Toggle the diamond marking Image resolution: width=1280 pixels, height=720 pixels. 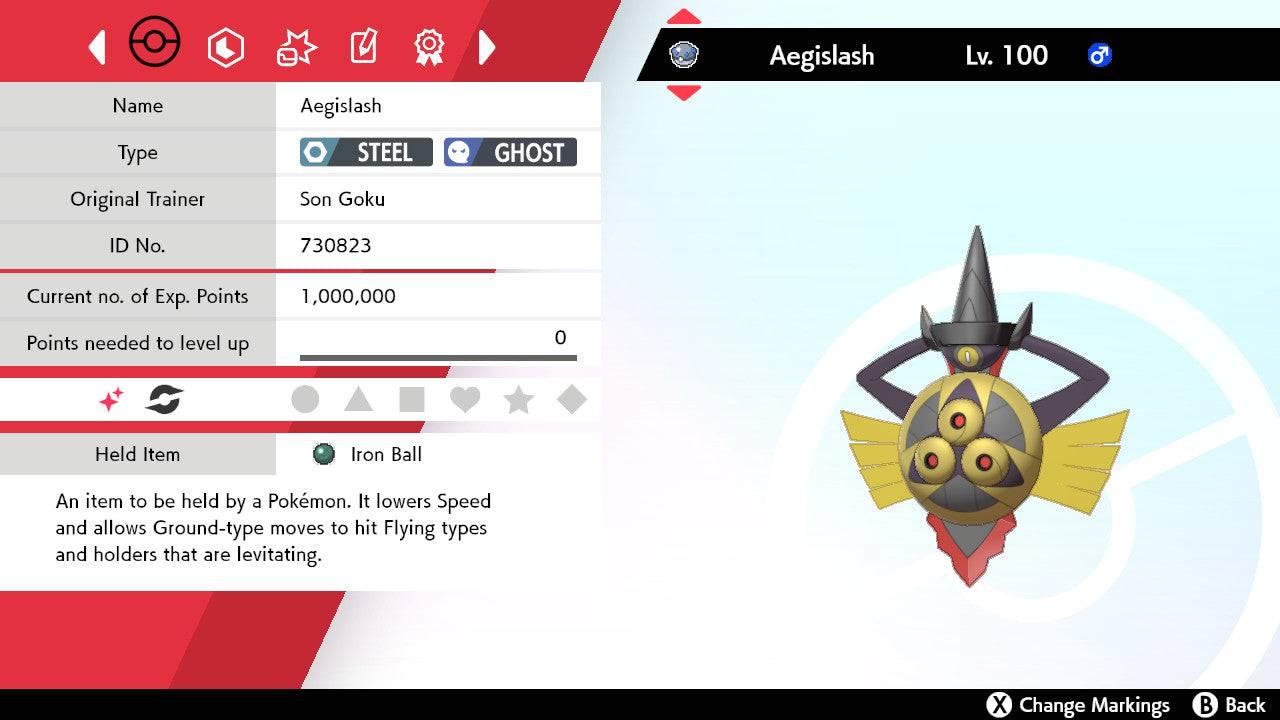pyautogui.click(x=572, y=400)
